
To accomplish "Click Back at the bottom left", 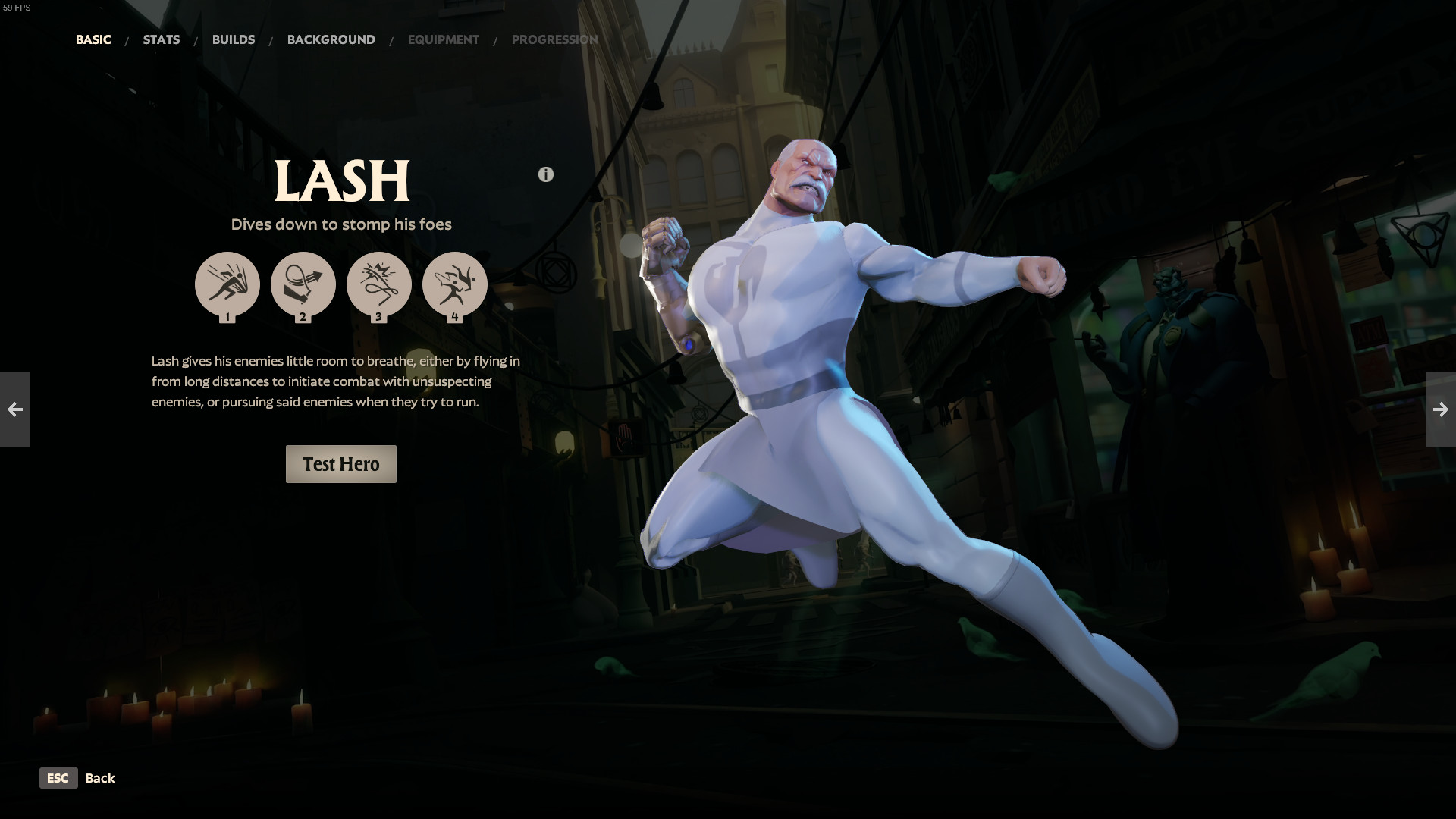I will coord(100,778).
